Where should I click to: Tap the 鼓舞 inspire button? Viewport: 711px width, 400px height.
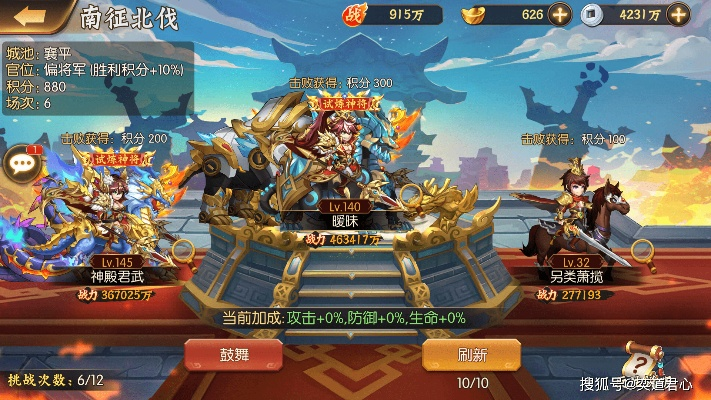pos(231,354)
